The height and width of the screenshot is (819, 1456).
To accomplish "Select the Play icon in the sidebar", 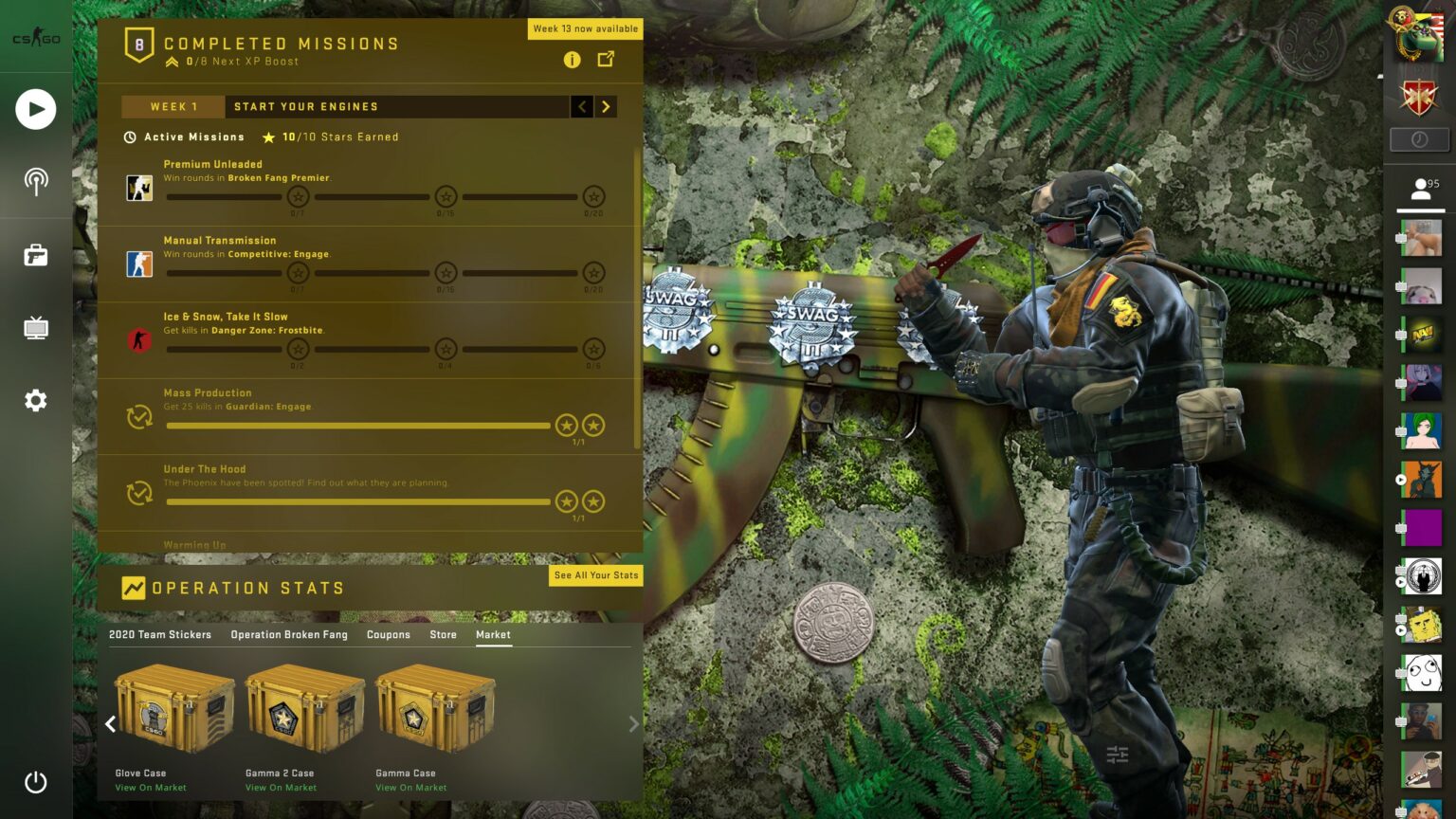I will 35,109.
